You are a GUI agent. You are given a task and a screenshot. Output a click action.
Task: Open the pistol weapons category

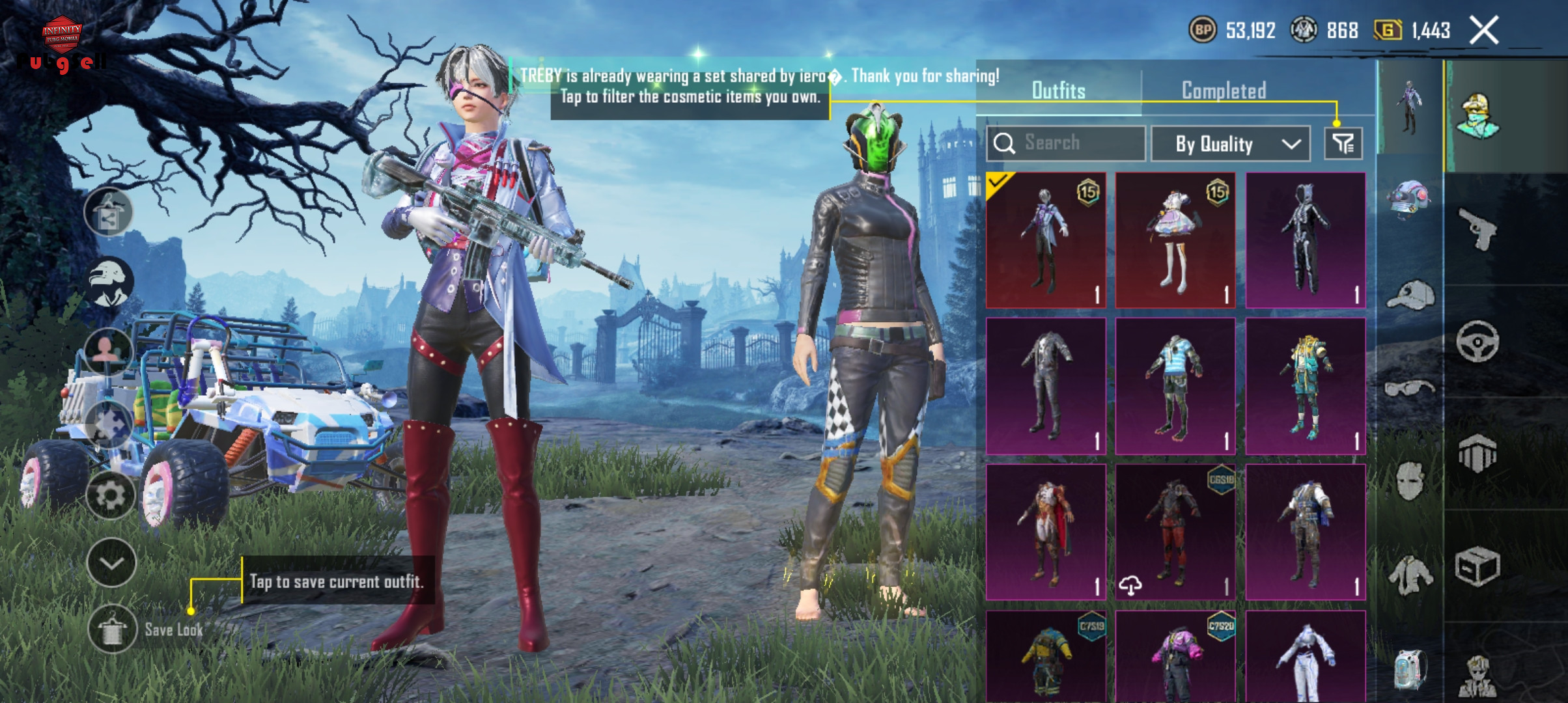1477,229
